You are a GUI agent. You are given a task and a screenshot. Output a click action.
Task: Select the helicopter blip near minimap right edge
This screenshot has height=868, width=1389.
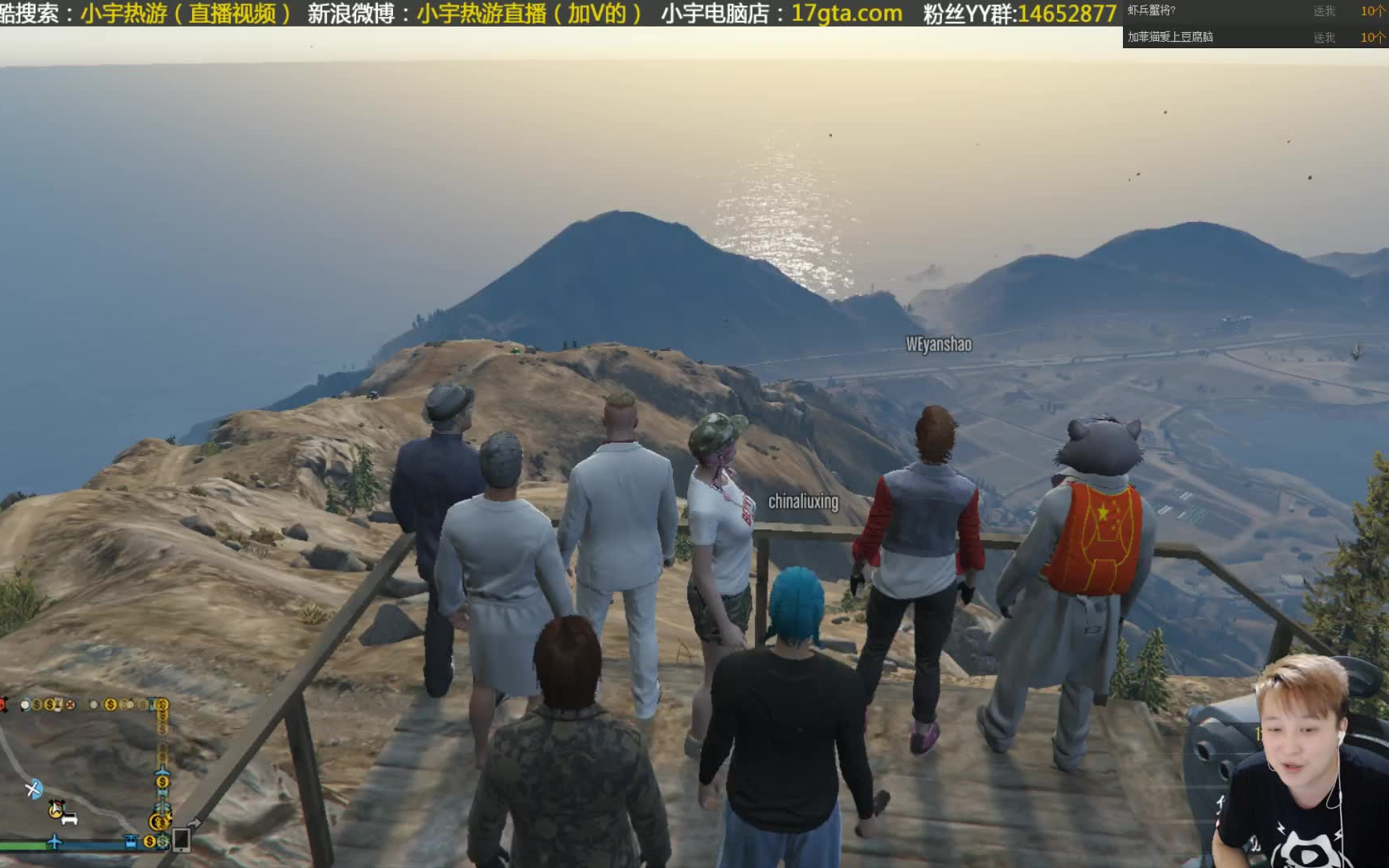(162, 808)
